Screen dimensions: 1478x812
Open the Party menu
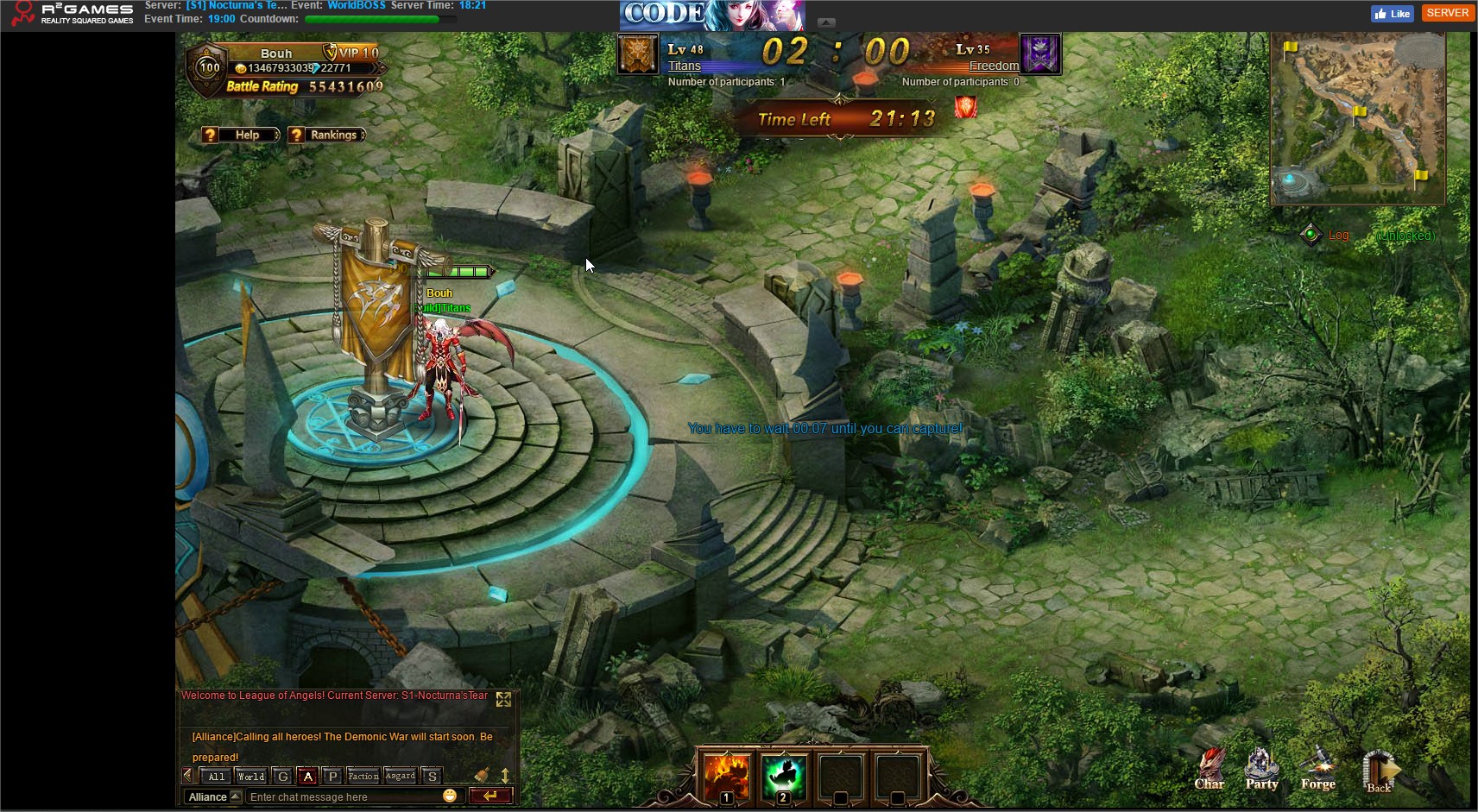click(x=1261, y=770)
